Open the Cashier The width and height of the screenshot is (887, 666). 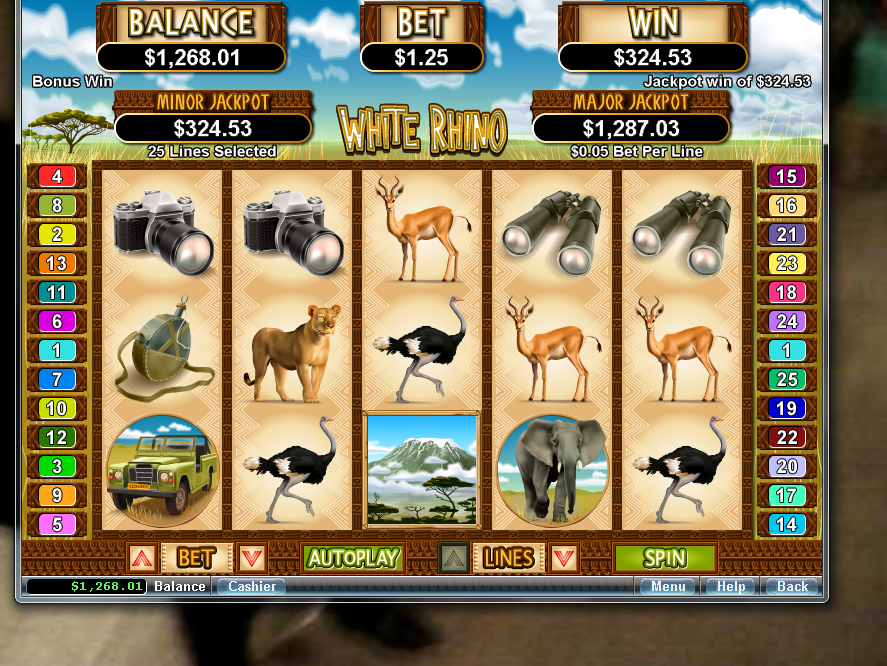click(x=251, y=587)
